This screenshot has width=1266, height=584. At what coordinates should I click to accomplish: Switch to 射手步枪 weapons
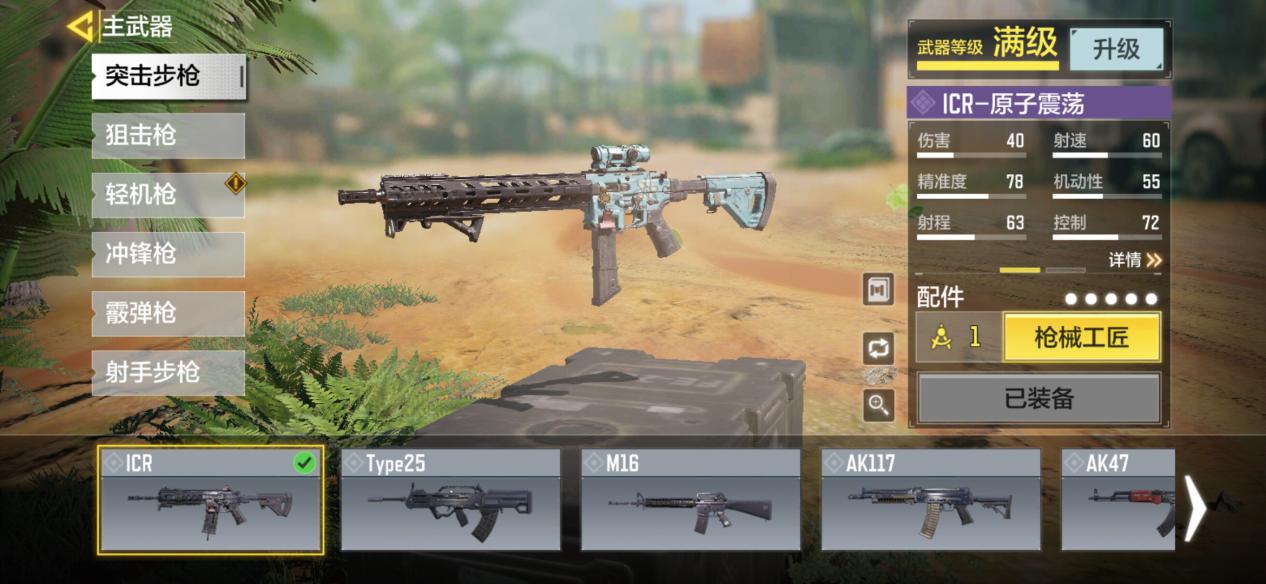[x=168, y=372]
